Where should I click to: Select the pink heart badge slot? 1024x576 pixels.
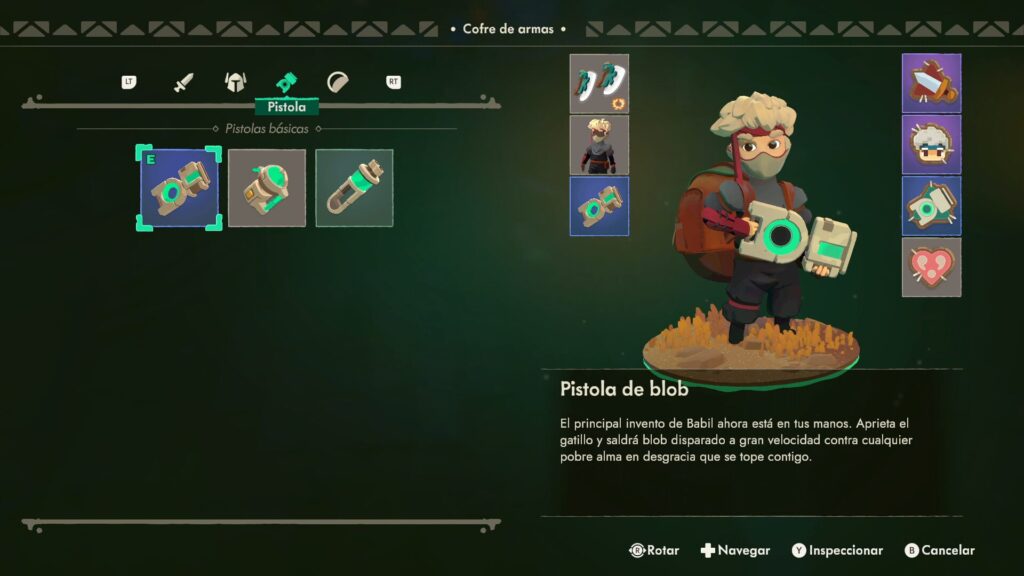[931, 267]
